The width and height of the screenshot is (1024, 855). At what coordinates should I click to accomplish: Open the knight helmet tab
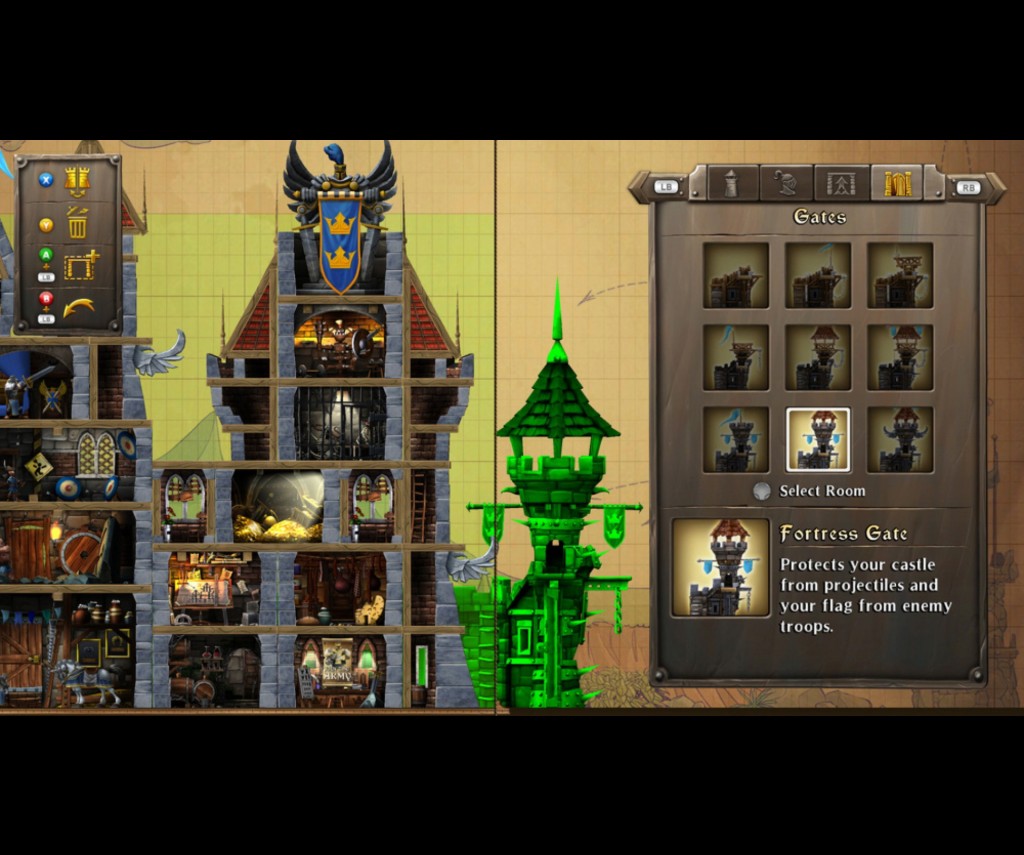(x=786, y=184)
